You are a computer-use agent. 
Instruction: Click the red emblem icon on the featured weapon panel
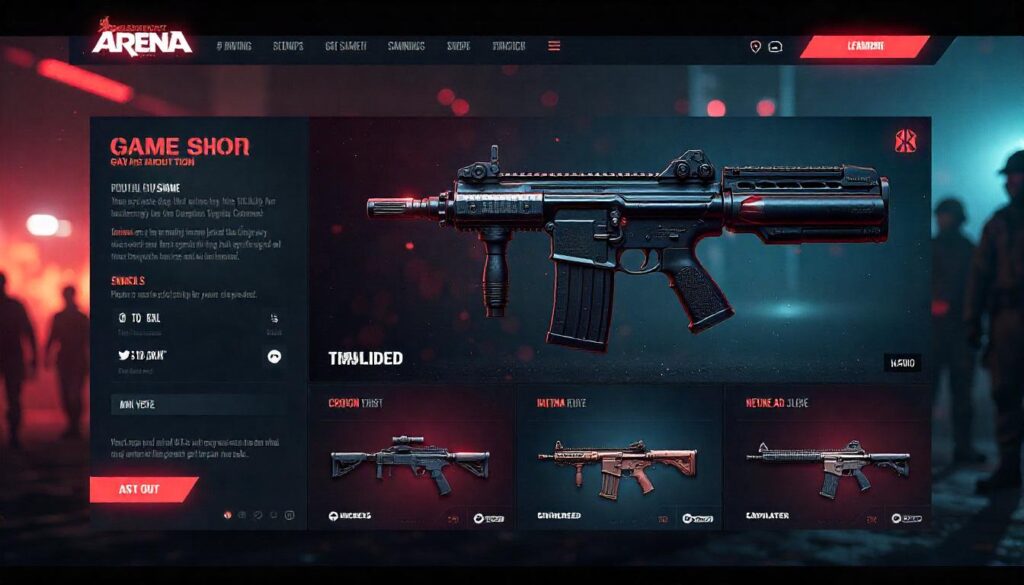(905, 141)
